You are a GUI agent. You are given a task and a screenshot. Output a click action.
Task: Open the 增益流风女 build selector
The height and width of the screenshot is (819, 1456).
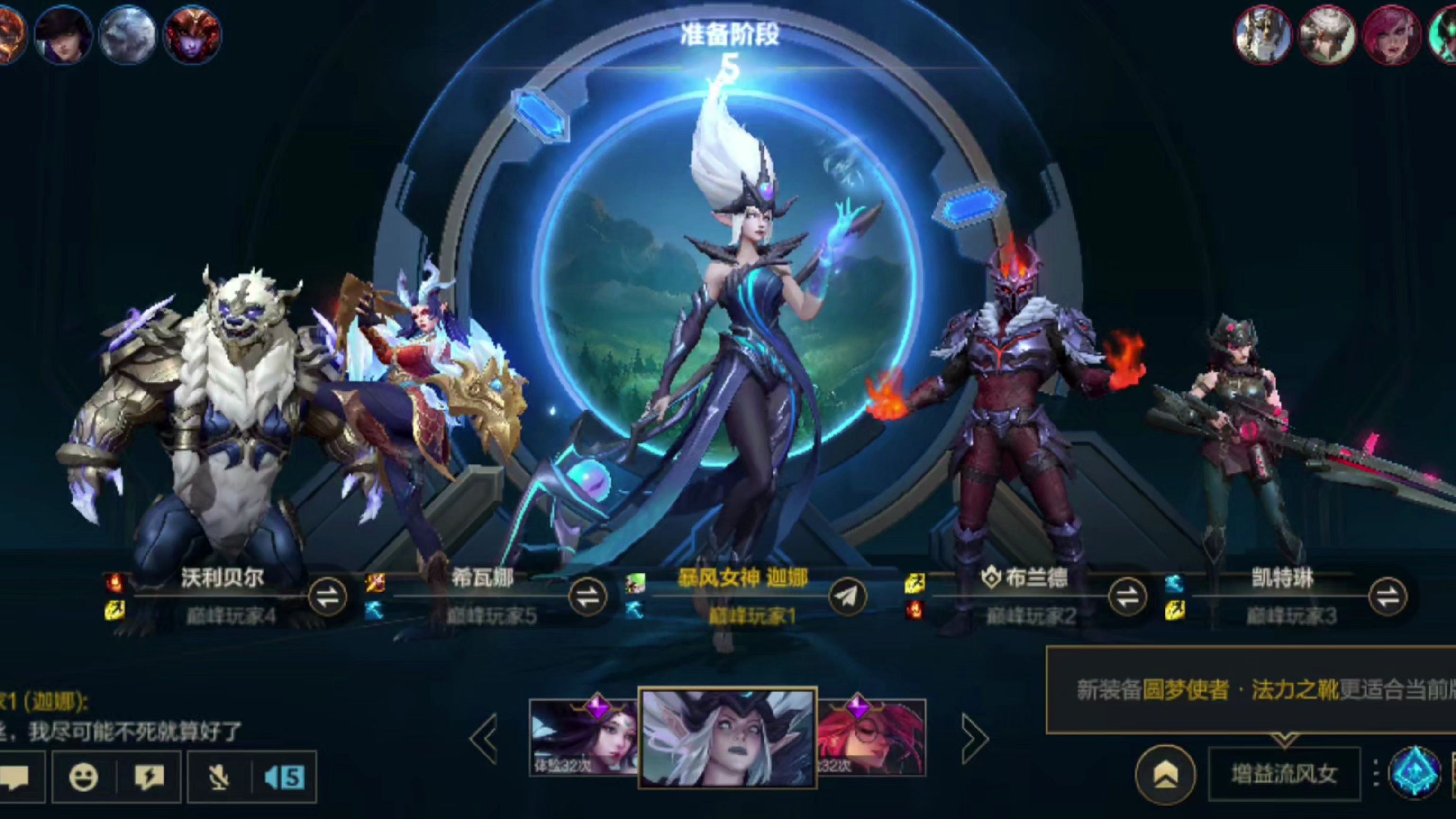tap(1284, 775)
